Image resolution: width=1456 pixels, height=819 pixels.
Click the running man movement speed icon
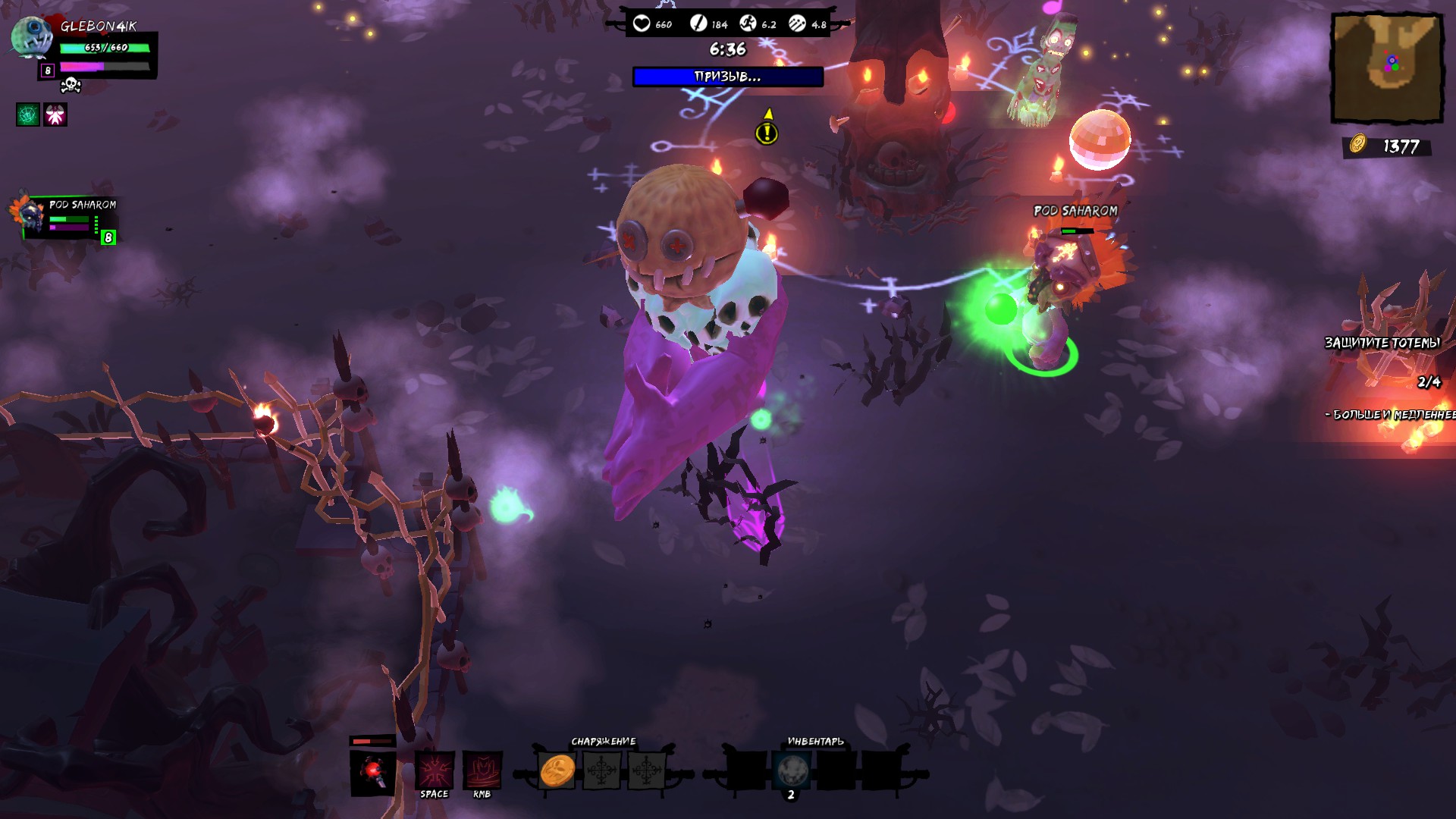(x=748, y=24)
